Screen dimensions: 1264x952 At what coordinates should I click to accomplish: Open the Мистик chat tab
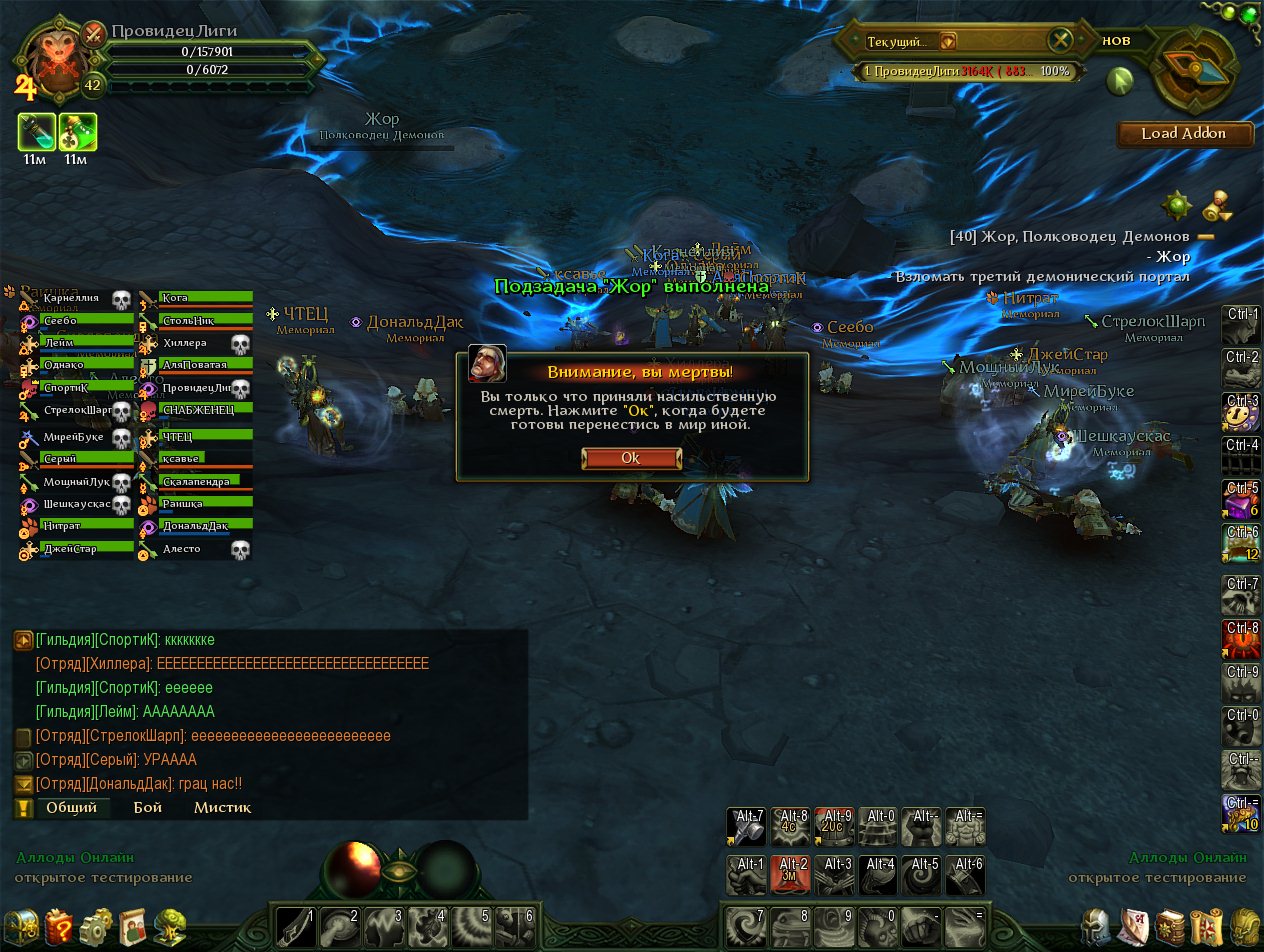[222, 807]
